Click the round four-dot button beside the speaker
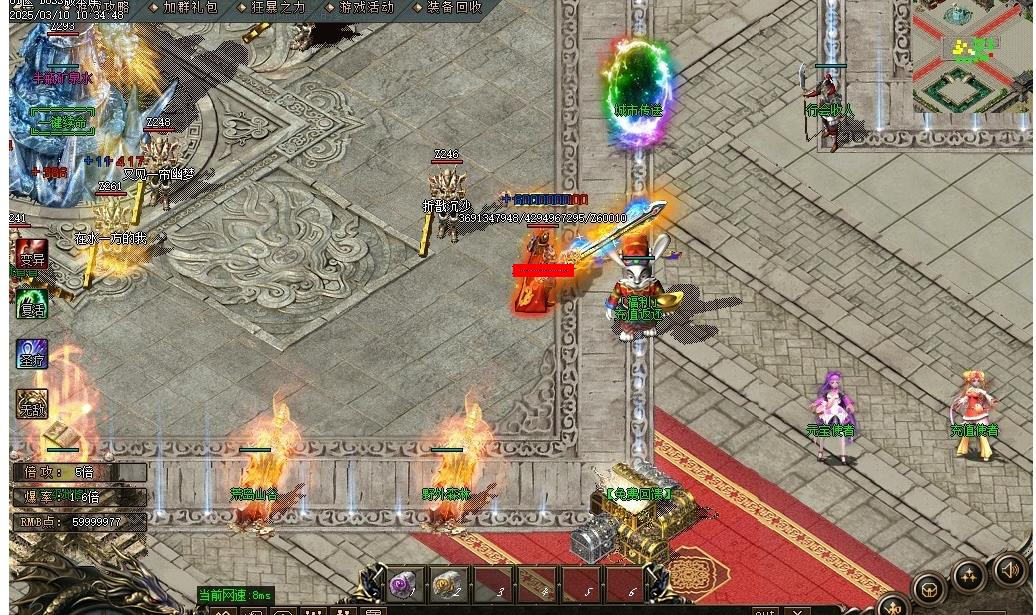1036x615 pixels. click(x=969, y=576)
